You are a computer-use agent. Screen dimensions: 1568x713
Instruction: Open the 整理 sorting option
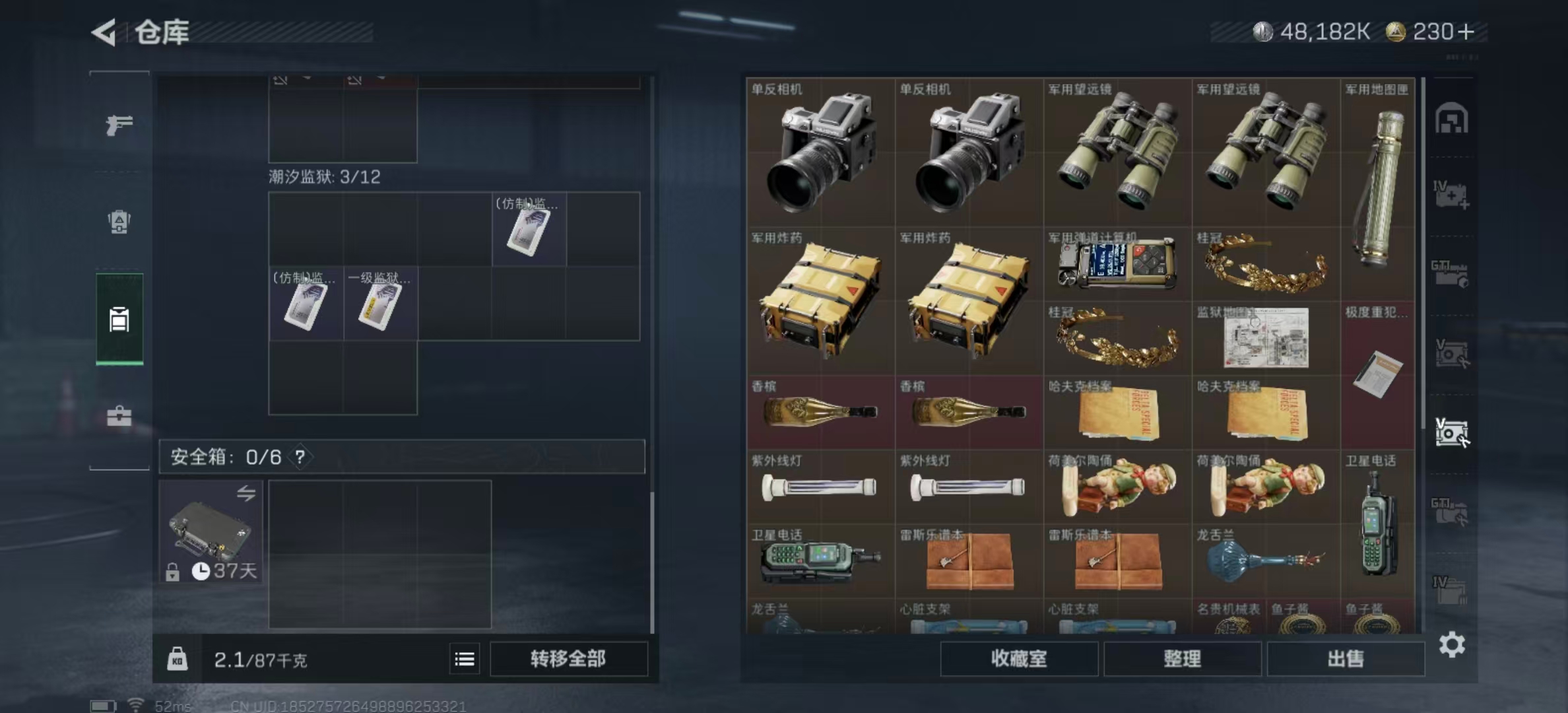click(1182, 659)
